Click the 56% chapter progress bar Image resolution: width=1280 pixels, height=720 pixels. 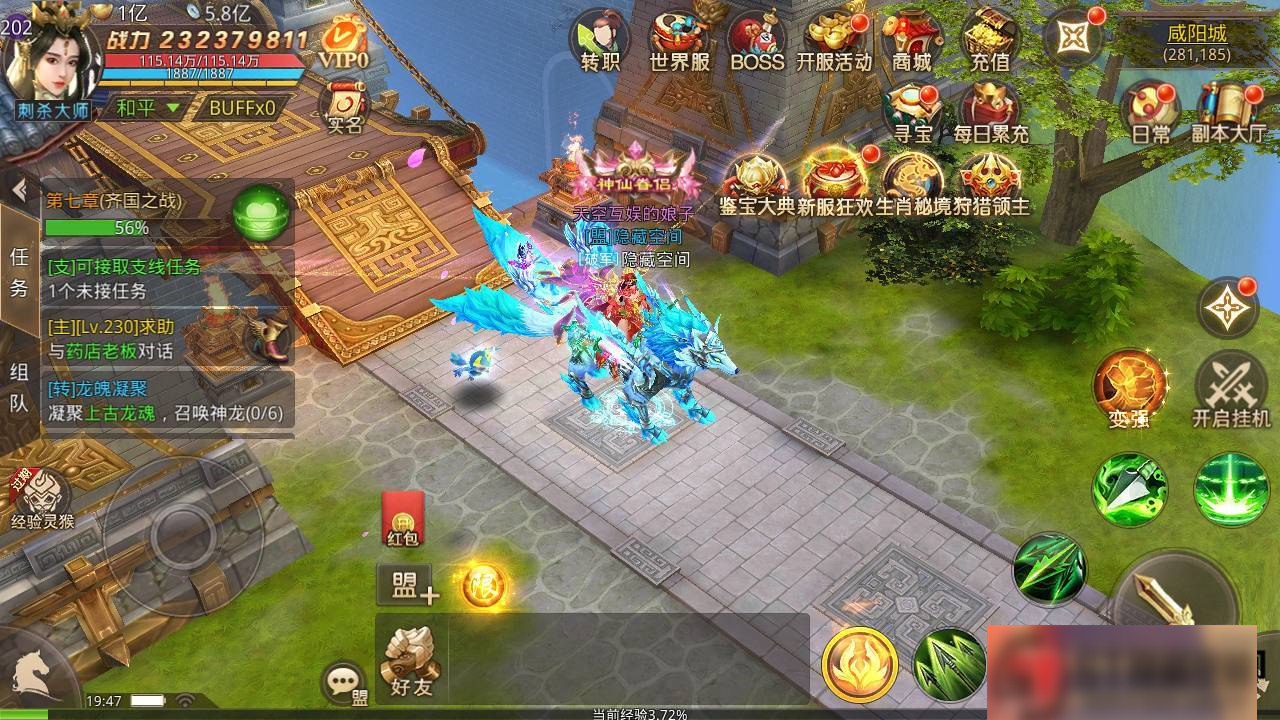pyautogui.click(x=100, y=227)
